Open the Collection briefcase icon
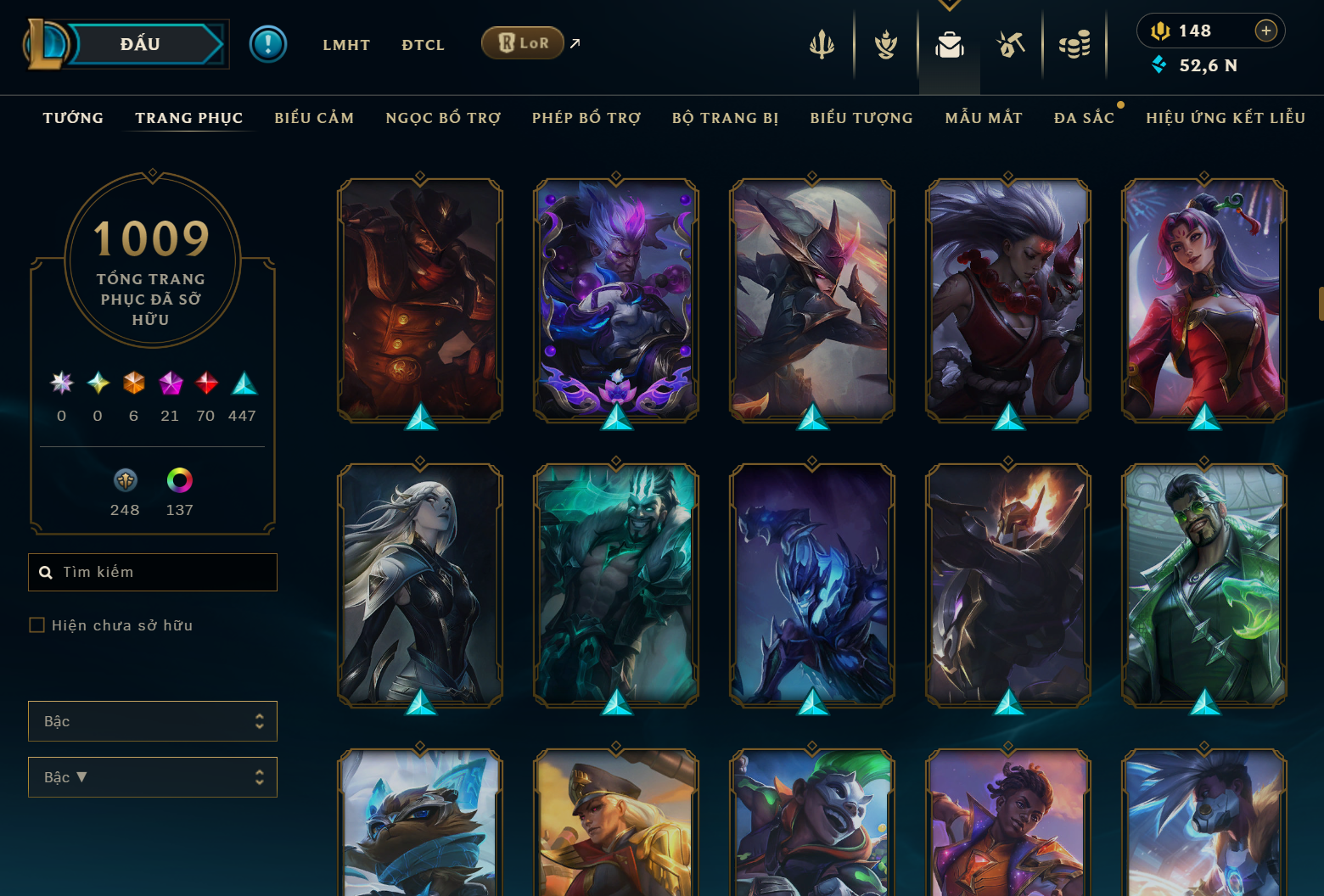 [949, 47]
